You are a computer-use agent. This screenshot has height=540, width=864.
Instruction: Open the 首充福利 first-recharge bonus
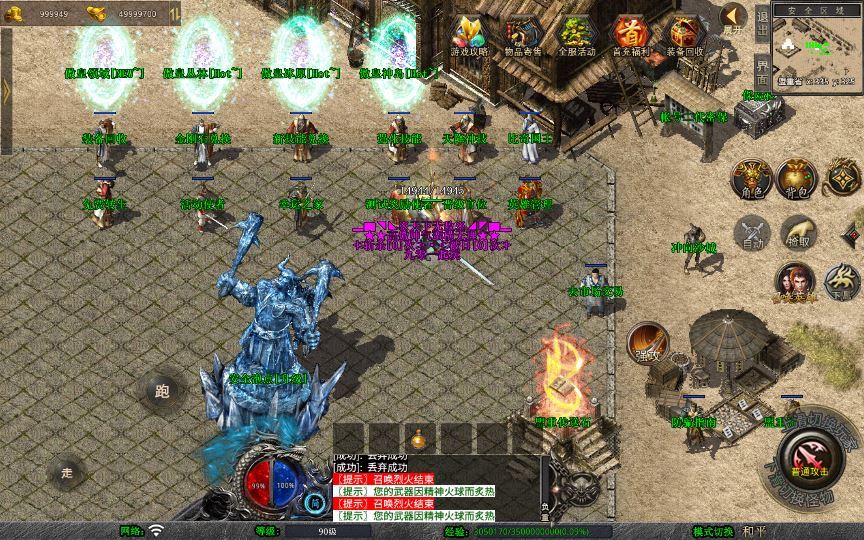[631, 34]
